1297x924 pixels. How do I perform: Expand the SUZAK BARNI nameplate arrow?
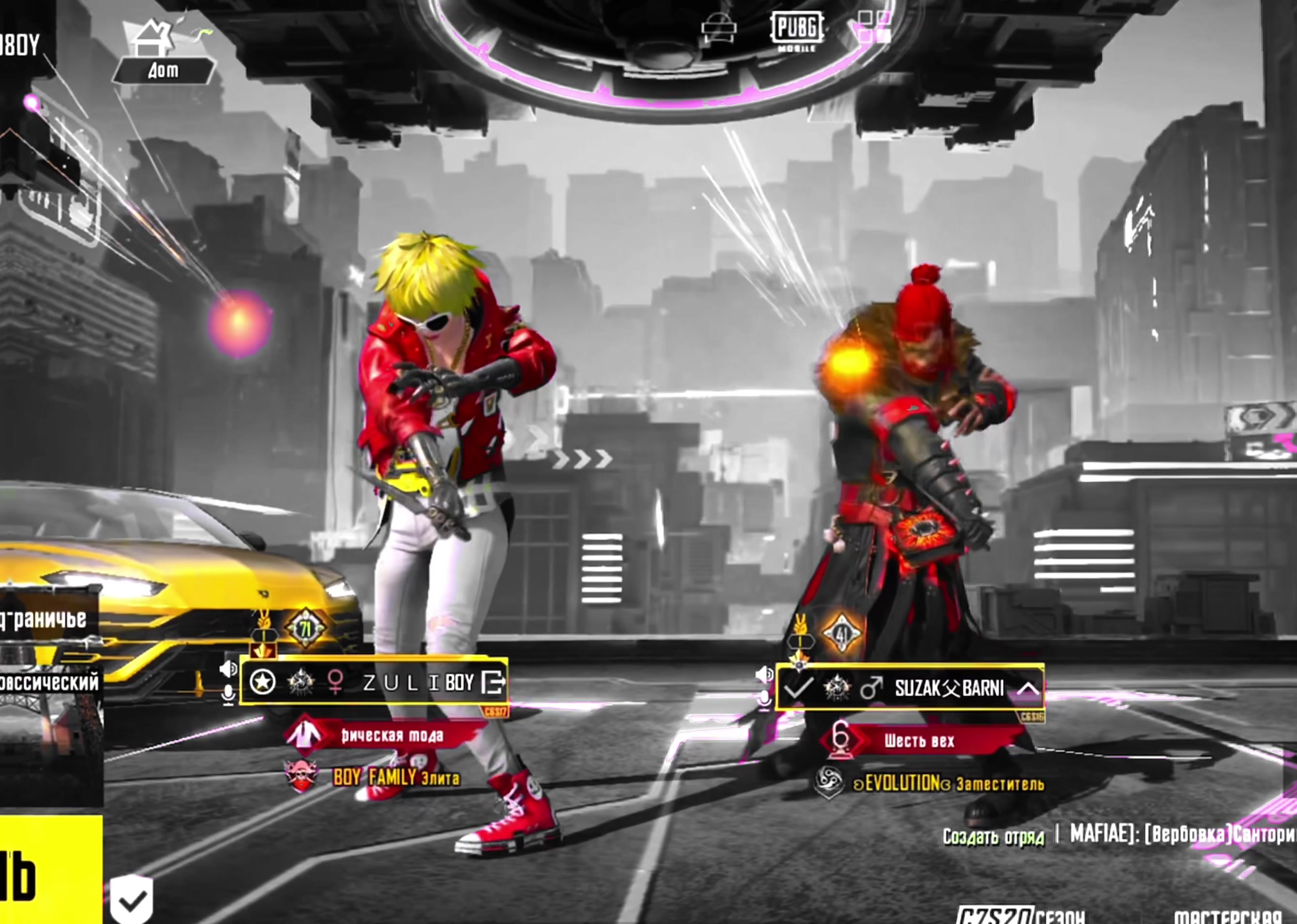1028,689
